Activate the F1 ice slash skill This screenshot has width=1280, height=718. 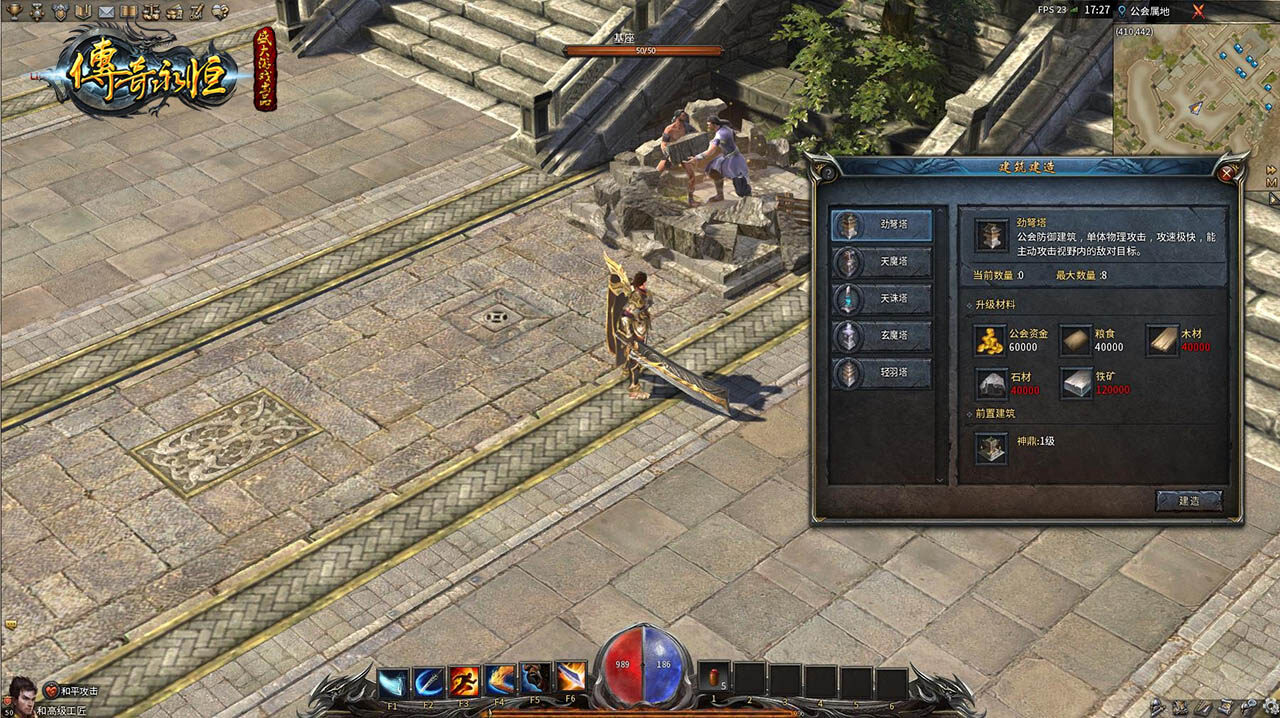[x=393, y=681]
